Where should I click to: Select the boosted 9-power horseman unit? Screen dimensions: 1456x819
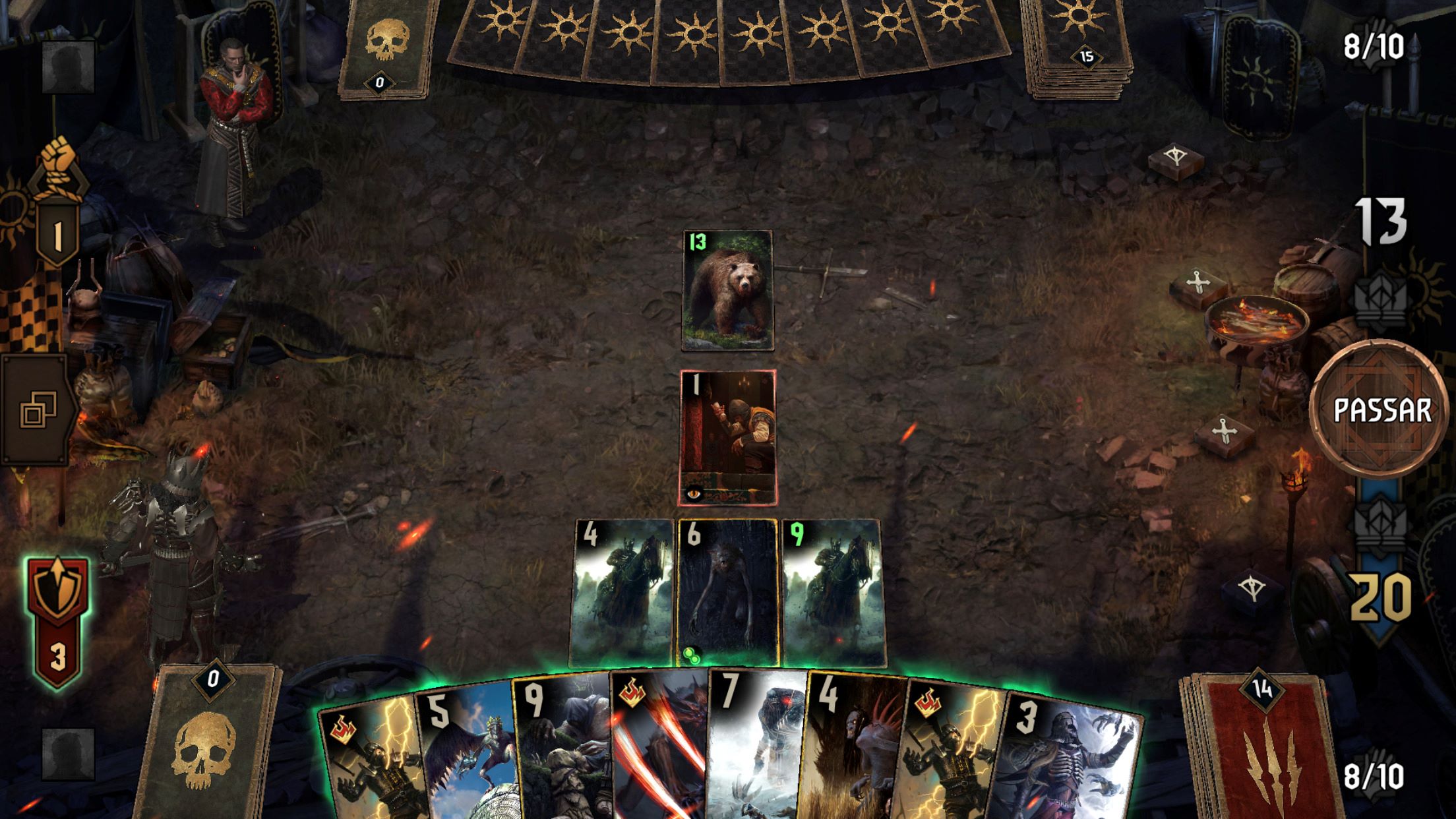832,592
